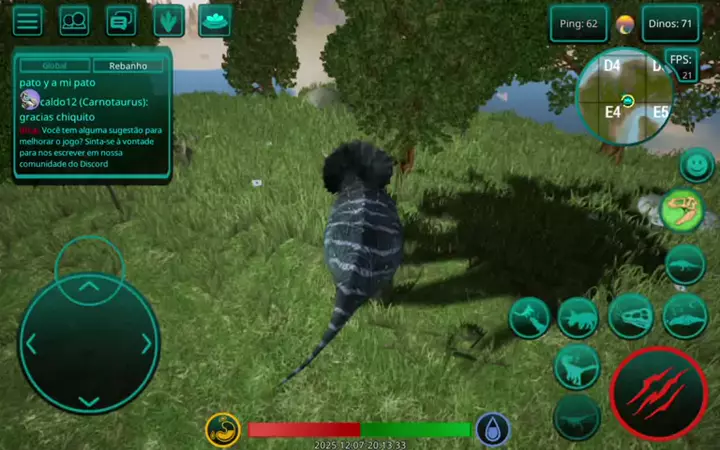The width and height of the screenshot is (720, 450).
Task: Open the hamburger main menu
Action: click(27, 20)
